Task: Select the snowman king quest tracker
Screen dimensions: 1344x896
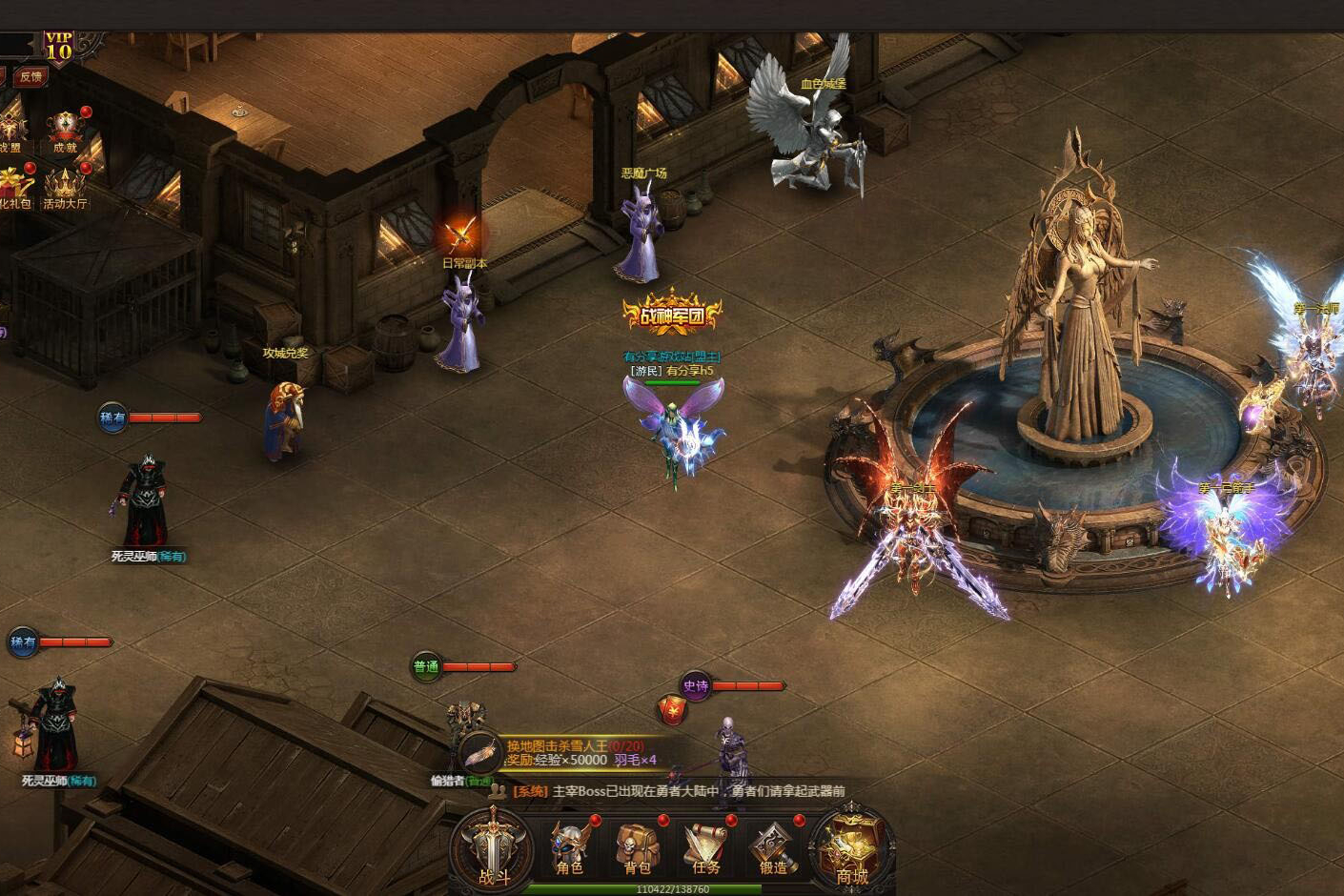Action: tap(572, 753)
